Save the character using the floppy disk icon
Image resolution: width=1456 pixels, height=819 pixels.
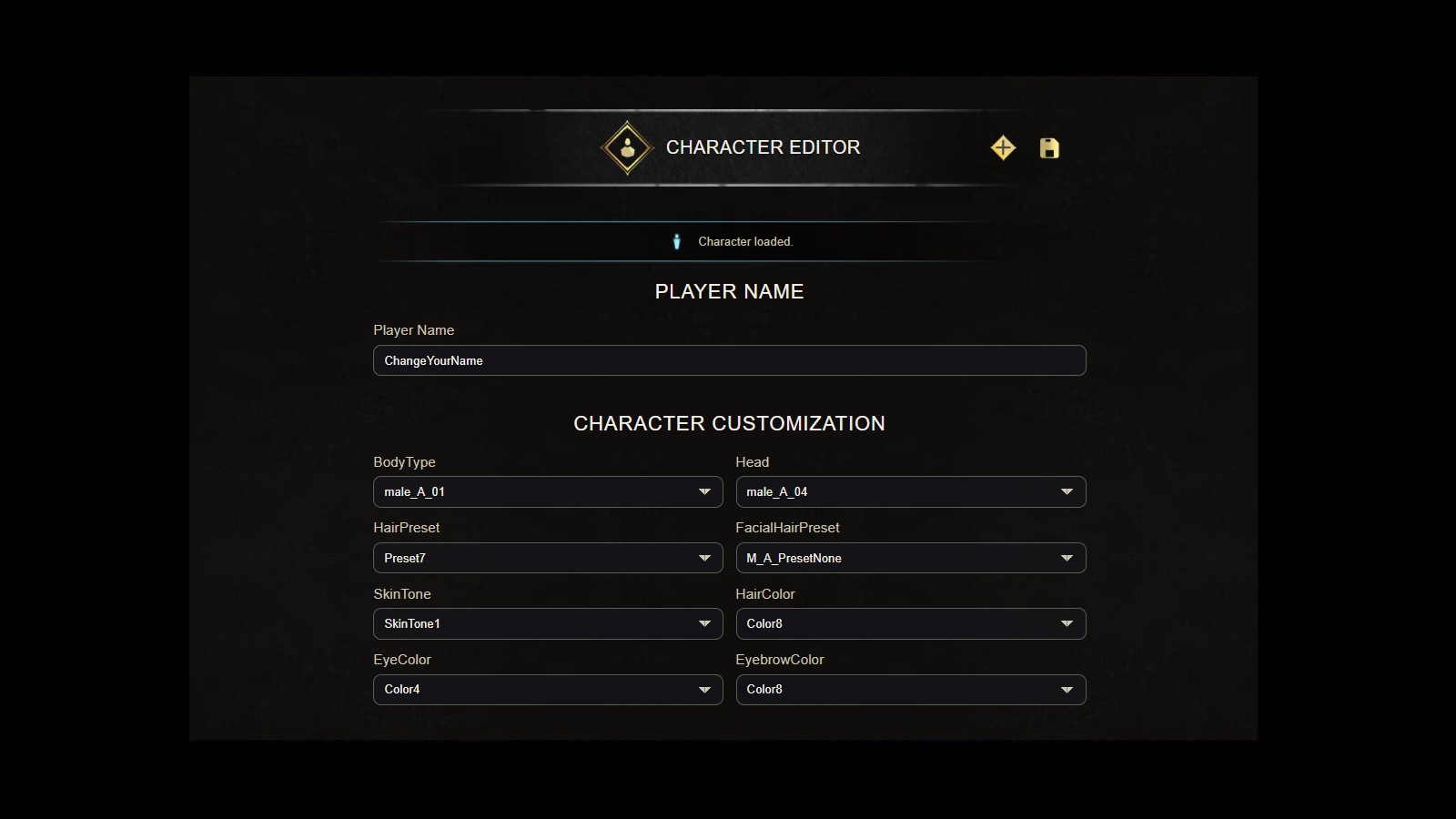tap(1048, 147)
